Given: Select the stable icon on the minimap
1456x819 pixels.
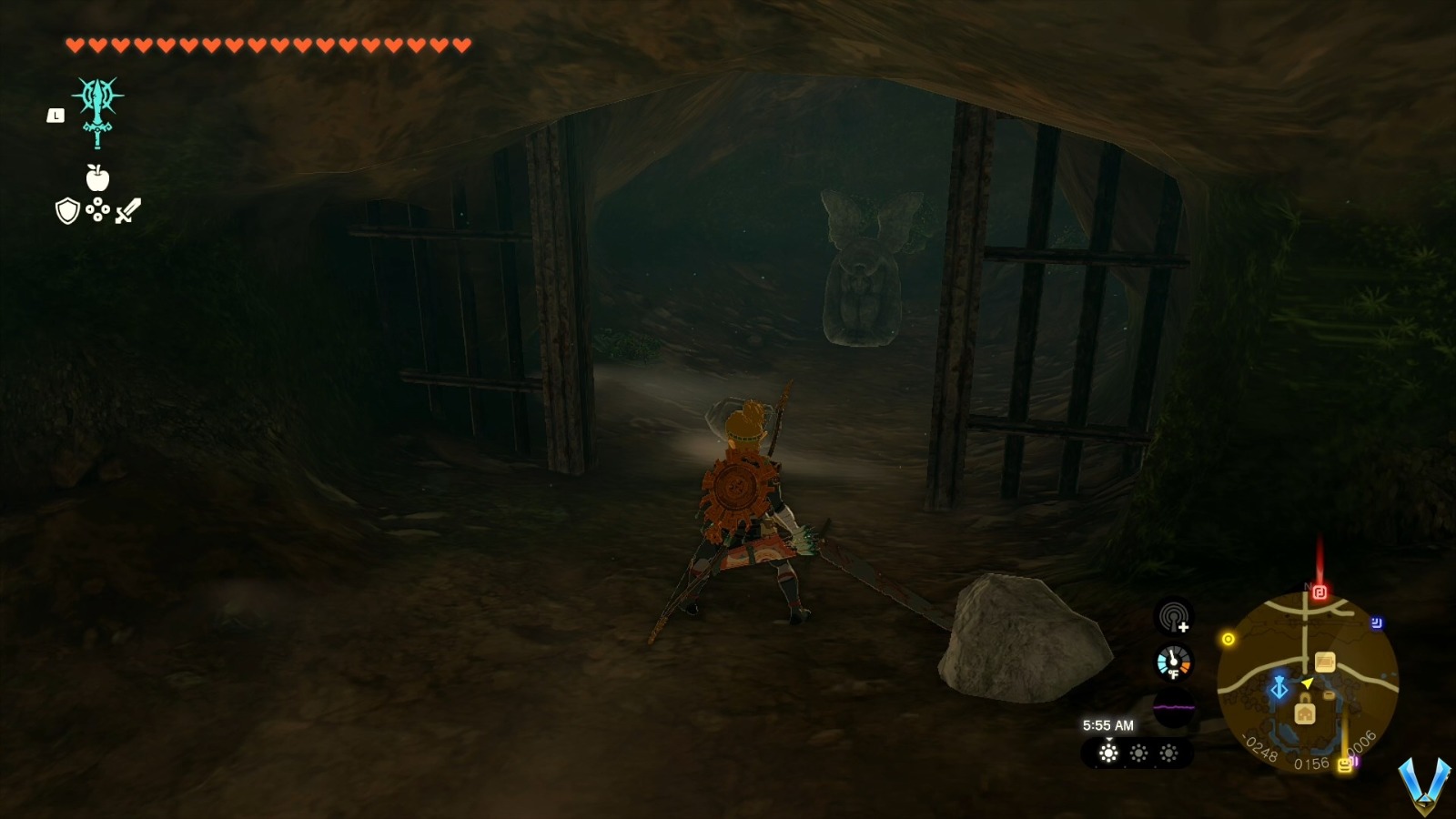Looking at the screenshot, I should (x=1324, y=662).
